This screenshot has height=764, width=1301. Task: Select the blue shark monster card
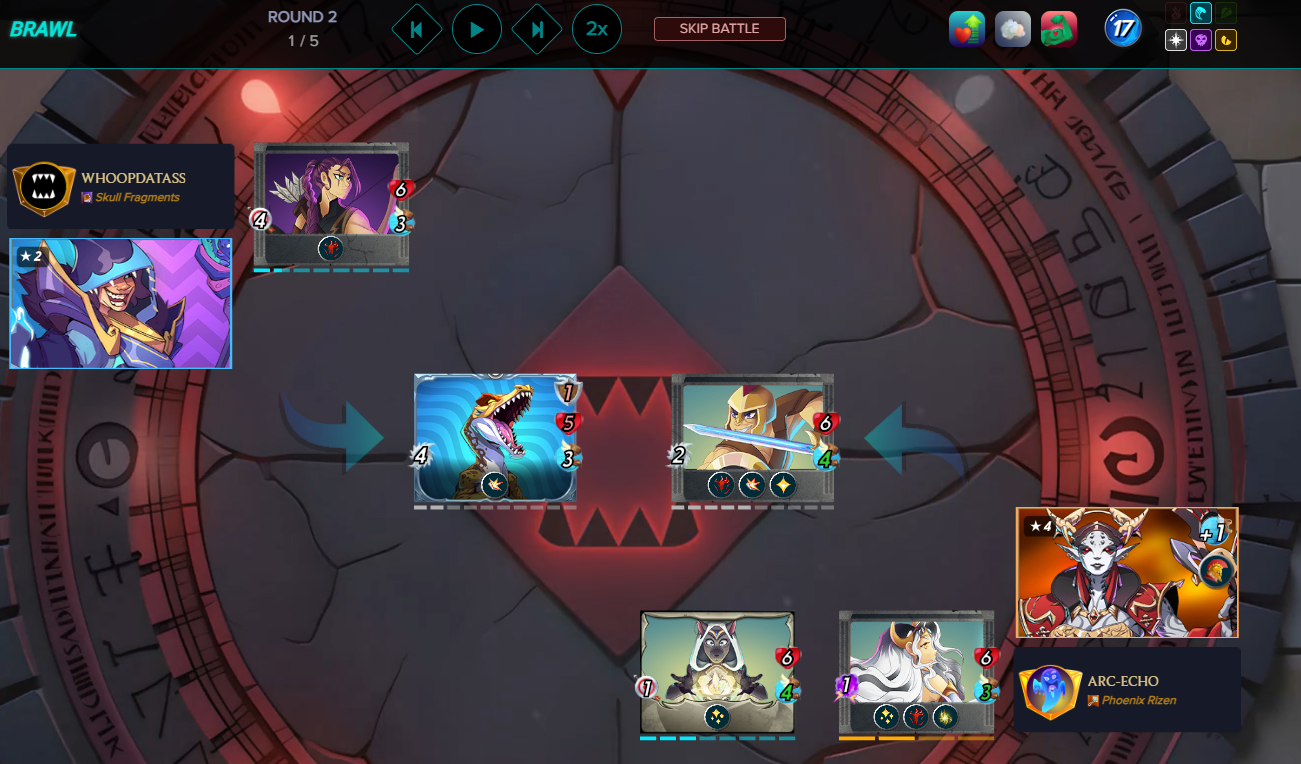click(x=495, y=438)
